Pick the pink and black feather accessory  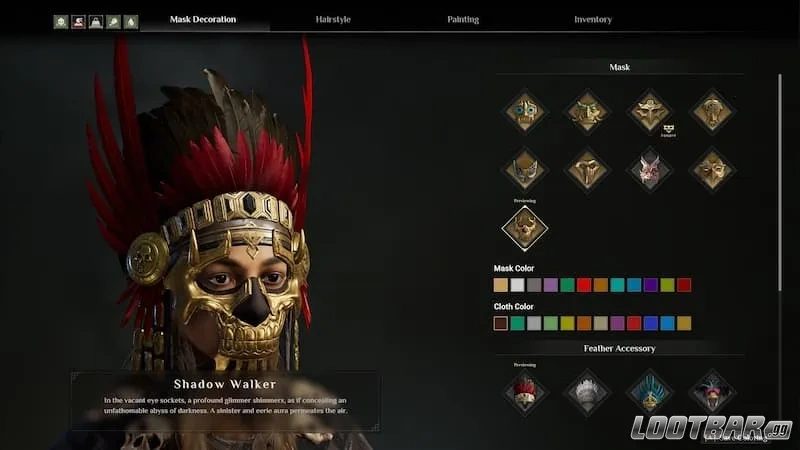click(x=710, y=390)
